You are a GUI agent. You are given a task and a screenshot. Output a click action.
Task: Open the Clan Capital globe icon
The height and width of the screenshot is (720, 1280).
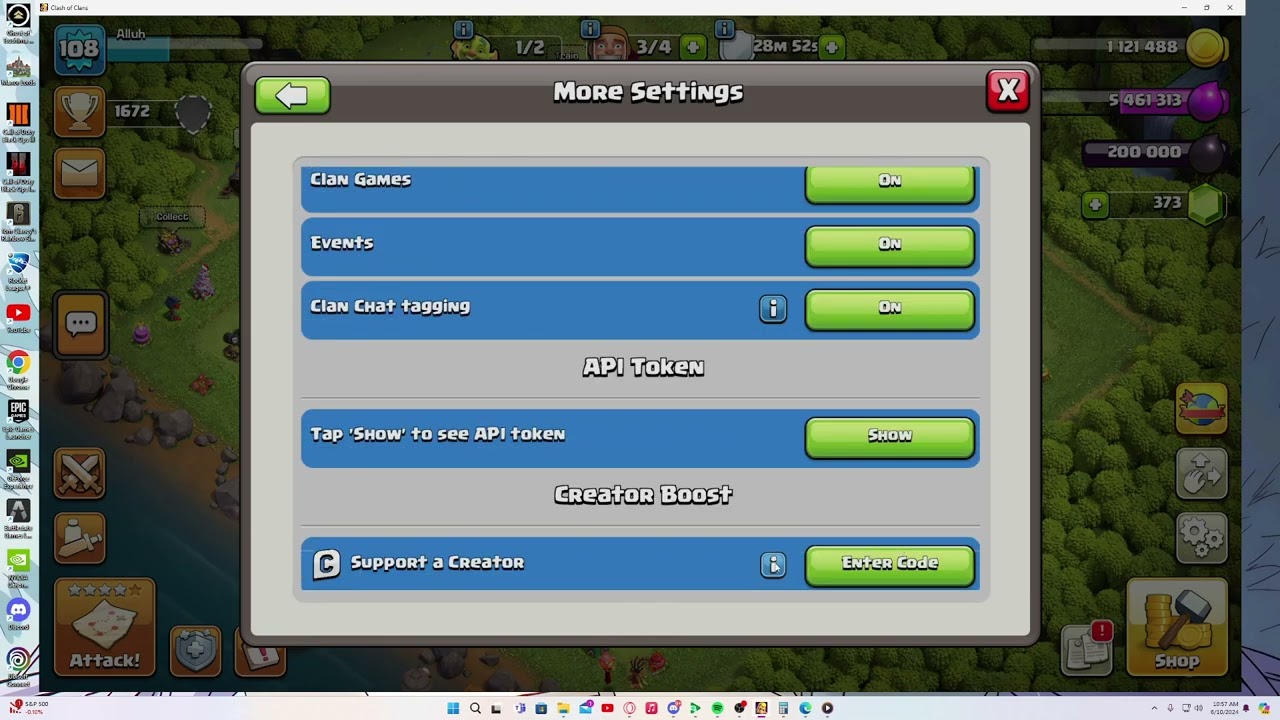1201,409
